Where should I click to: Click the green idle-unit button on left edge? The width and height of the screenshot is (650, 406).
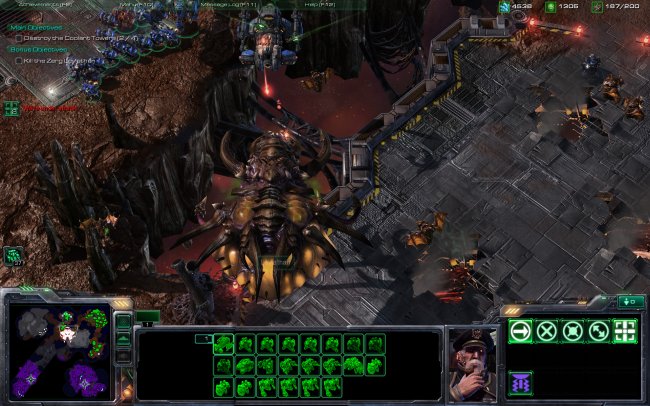tap(13, 255)
